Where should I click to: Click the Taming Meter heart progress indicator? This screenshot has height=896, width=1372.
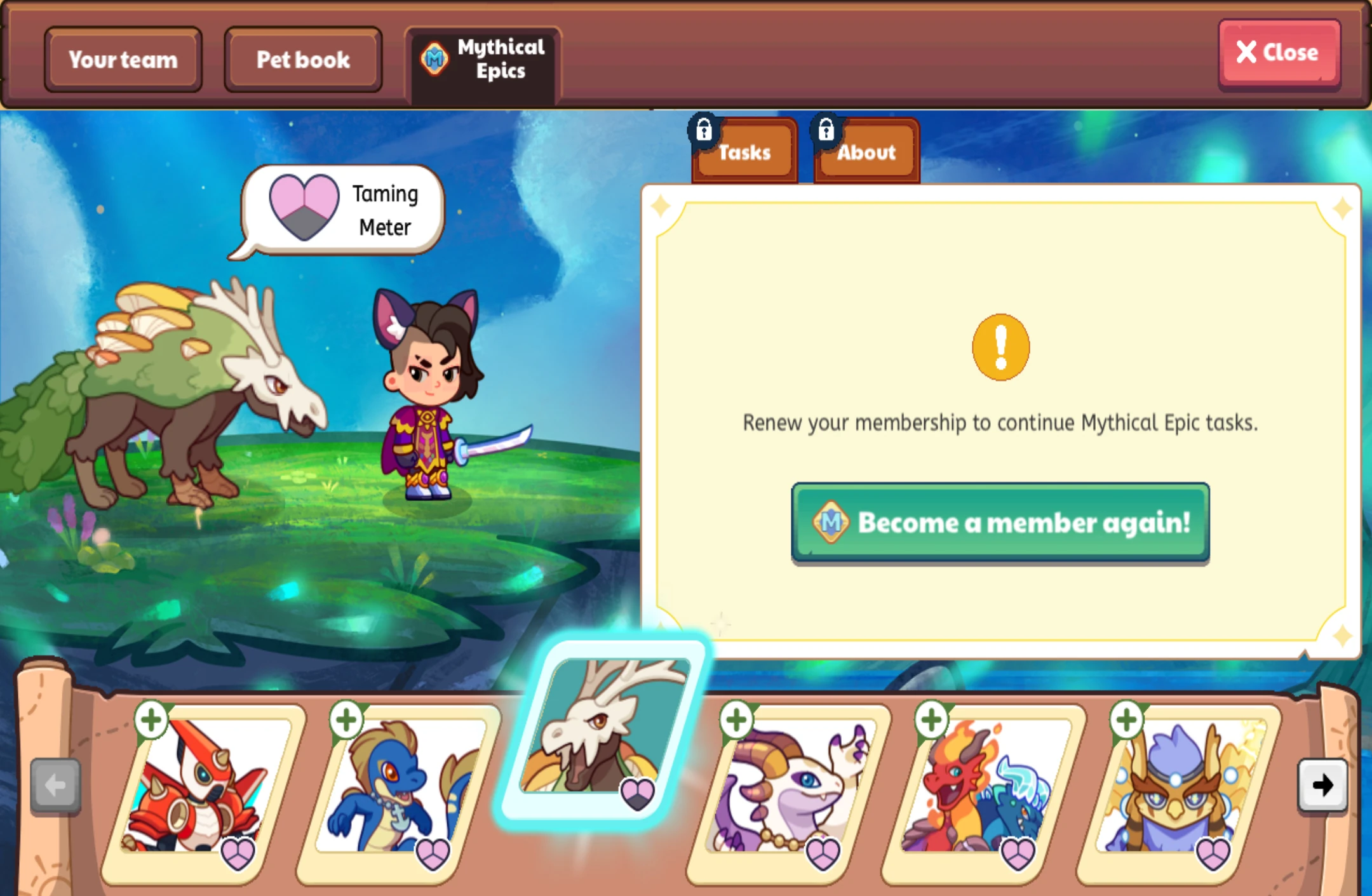pos(304,208)
